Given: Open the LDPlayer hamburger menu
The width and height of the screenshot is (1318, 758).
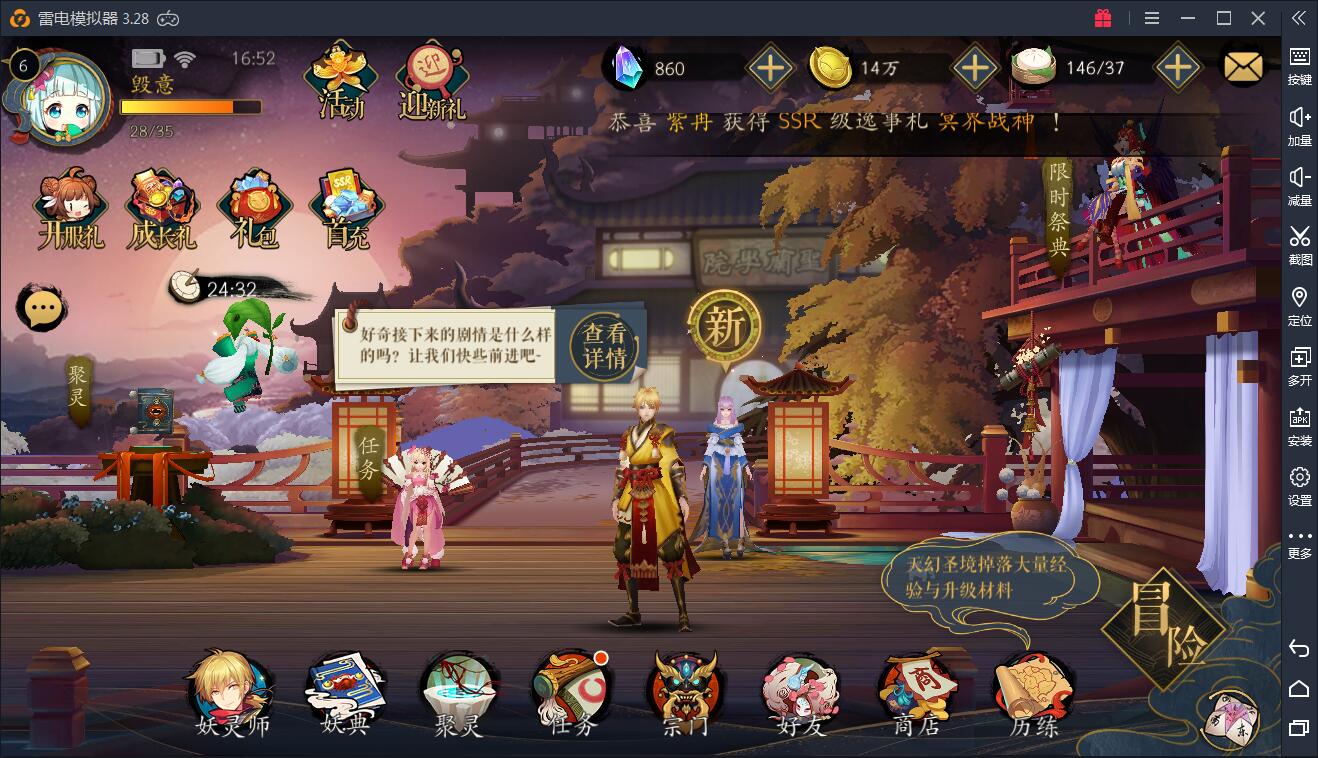Looking at the screenshot, I should tap(1150, 17).
